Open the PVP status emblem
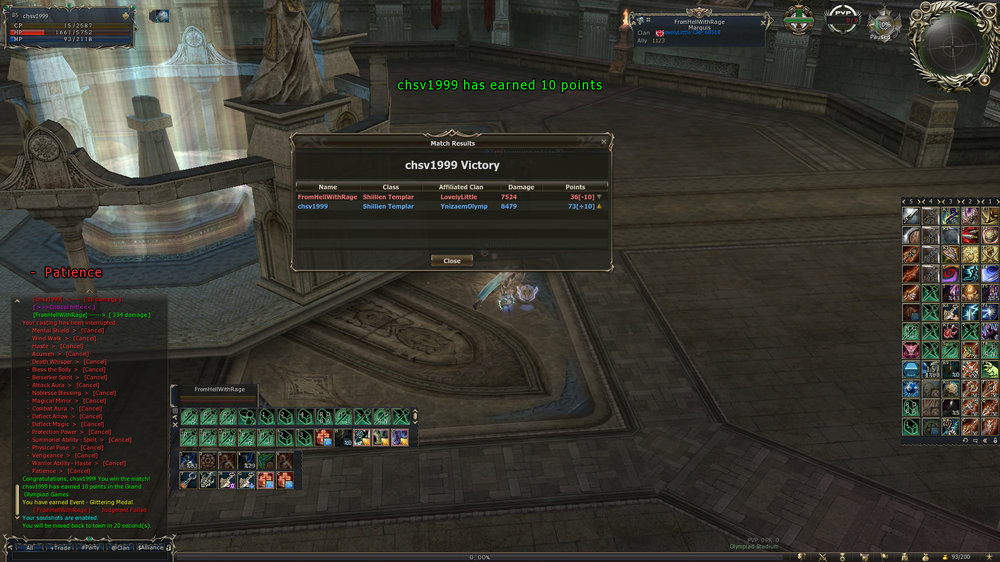This screenshot has height=562, width=1000. click(x=843, y=19)
